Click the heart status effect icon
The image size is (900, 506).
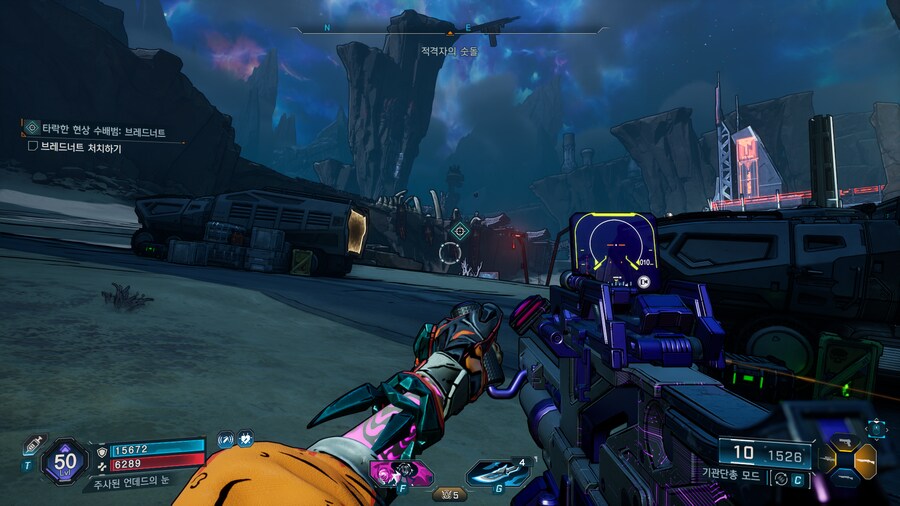(245, 439)
